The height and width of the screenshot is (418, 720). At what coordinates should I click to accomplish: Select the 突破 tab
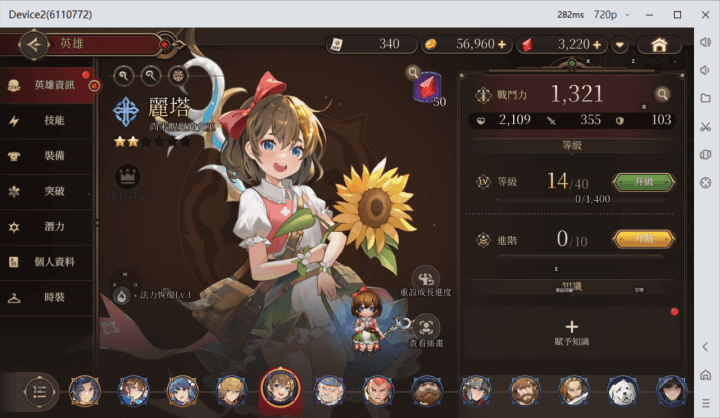point(50,191)
